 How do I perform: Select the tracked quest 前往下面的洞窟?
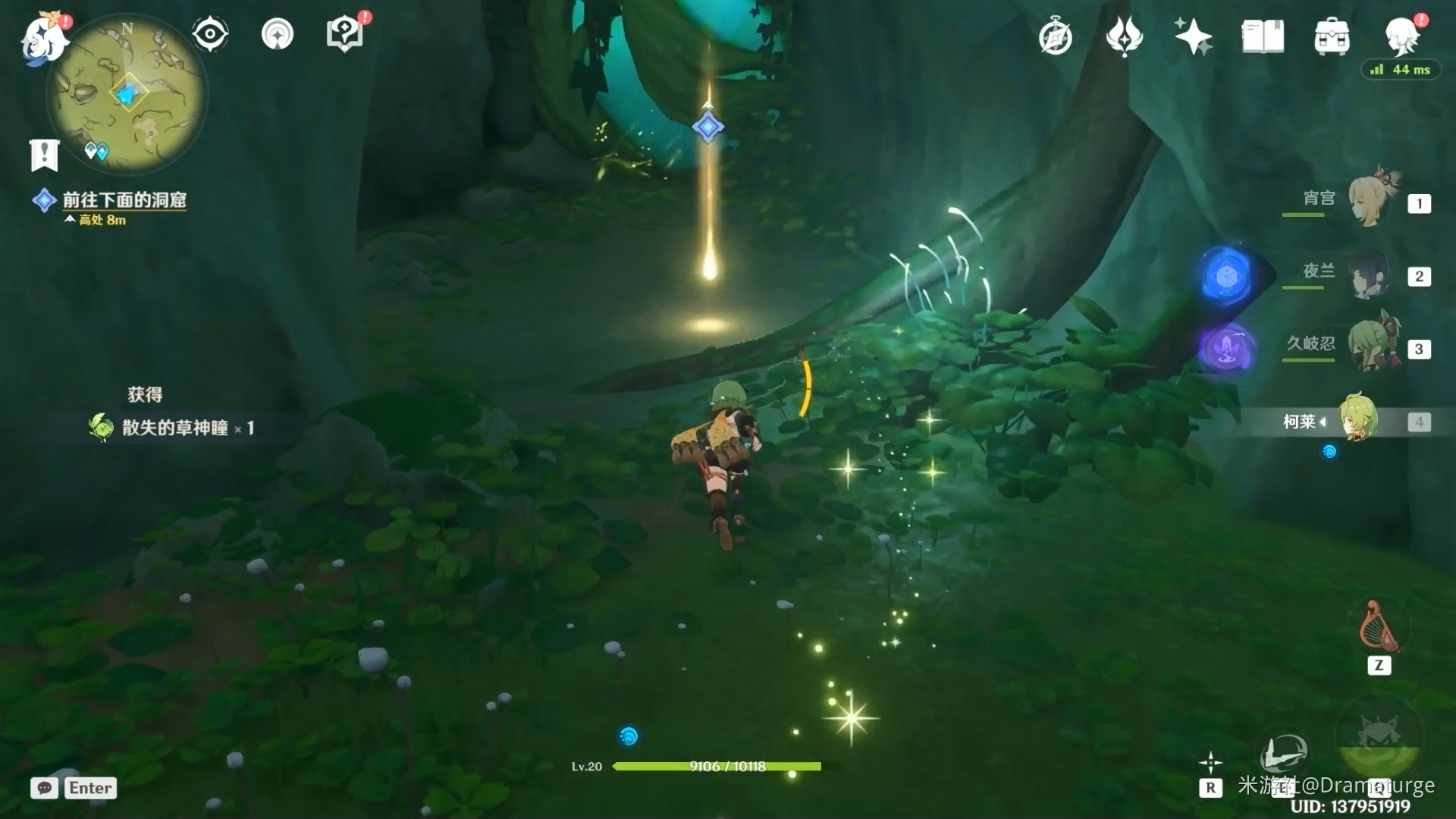click(124, 199)
